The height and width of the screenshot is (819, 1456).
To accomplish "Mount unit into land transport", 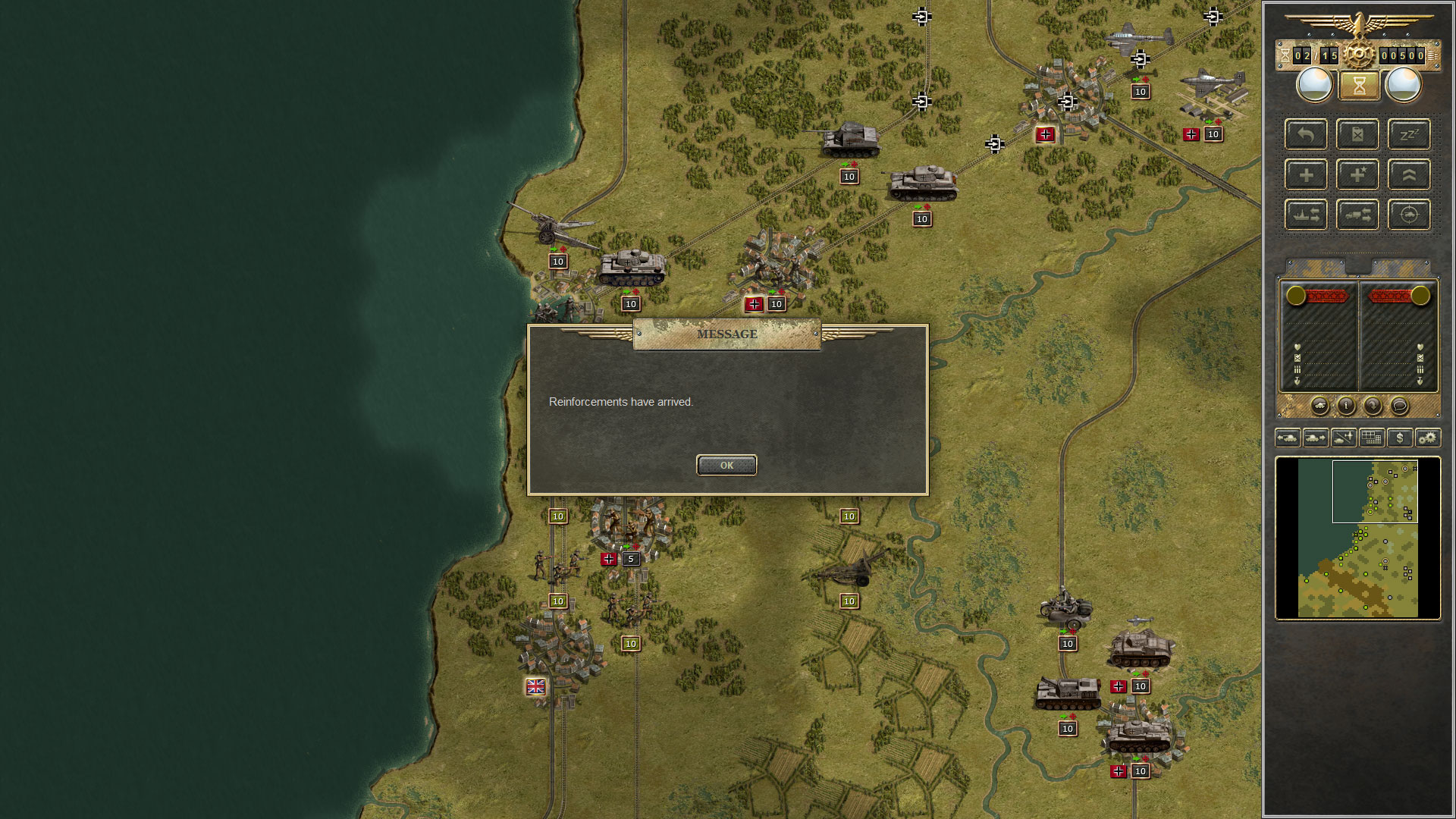I will (x=1357, y=215).
